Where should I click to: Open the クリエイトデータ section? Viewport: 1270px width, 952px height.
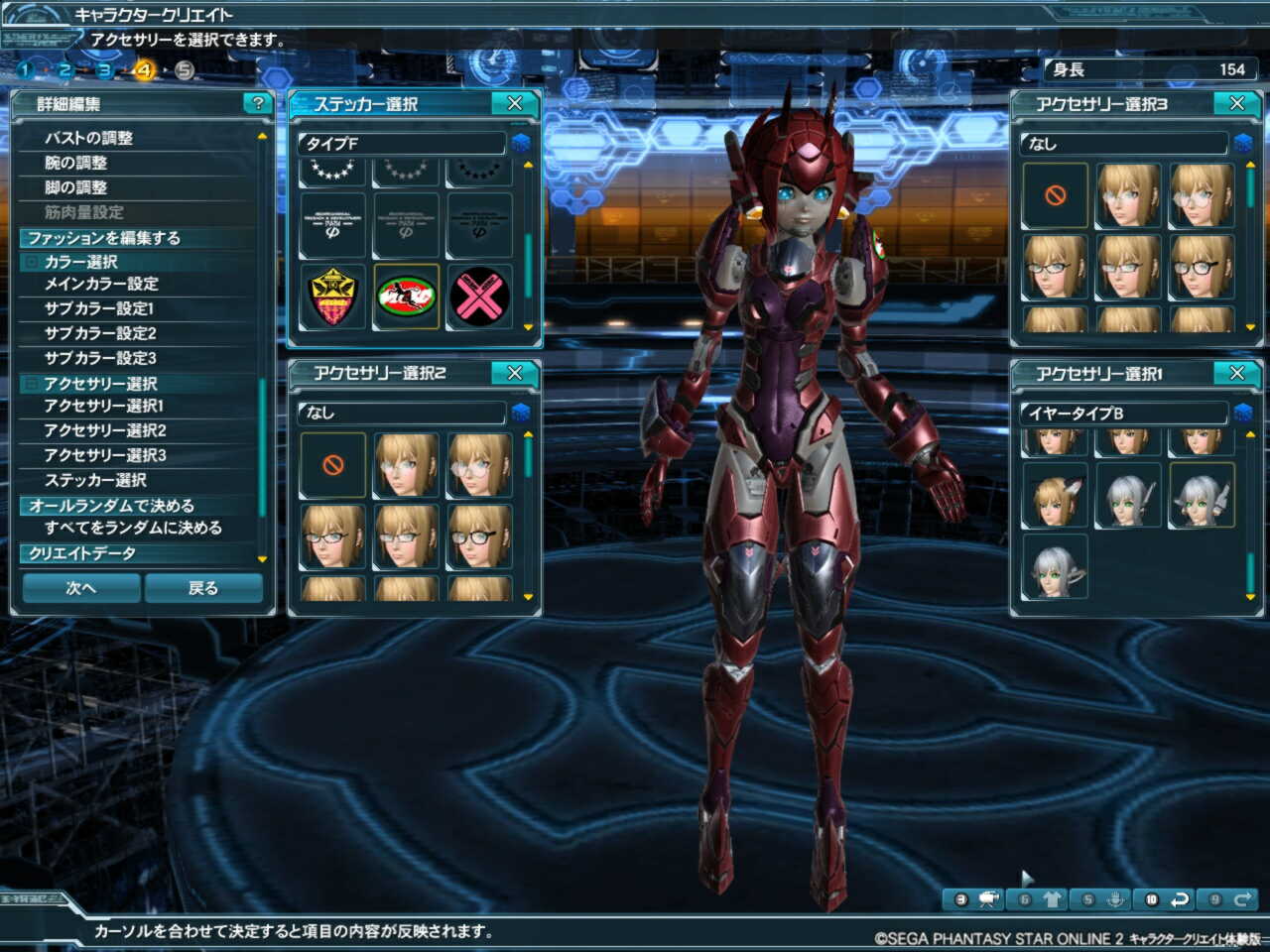[82, 553]
